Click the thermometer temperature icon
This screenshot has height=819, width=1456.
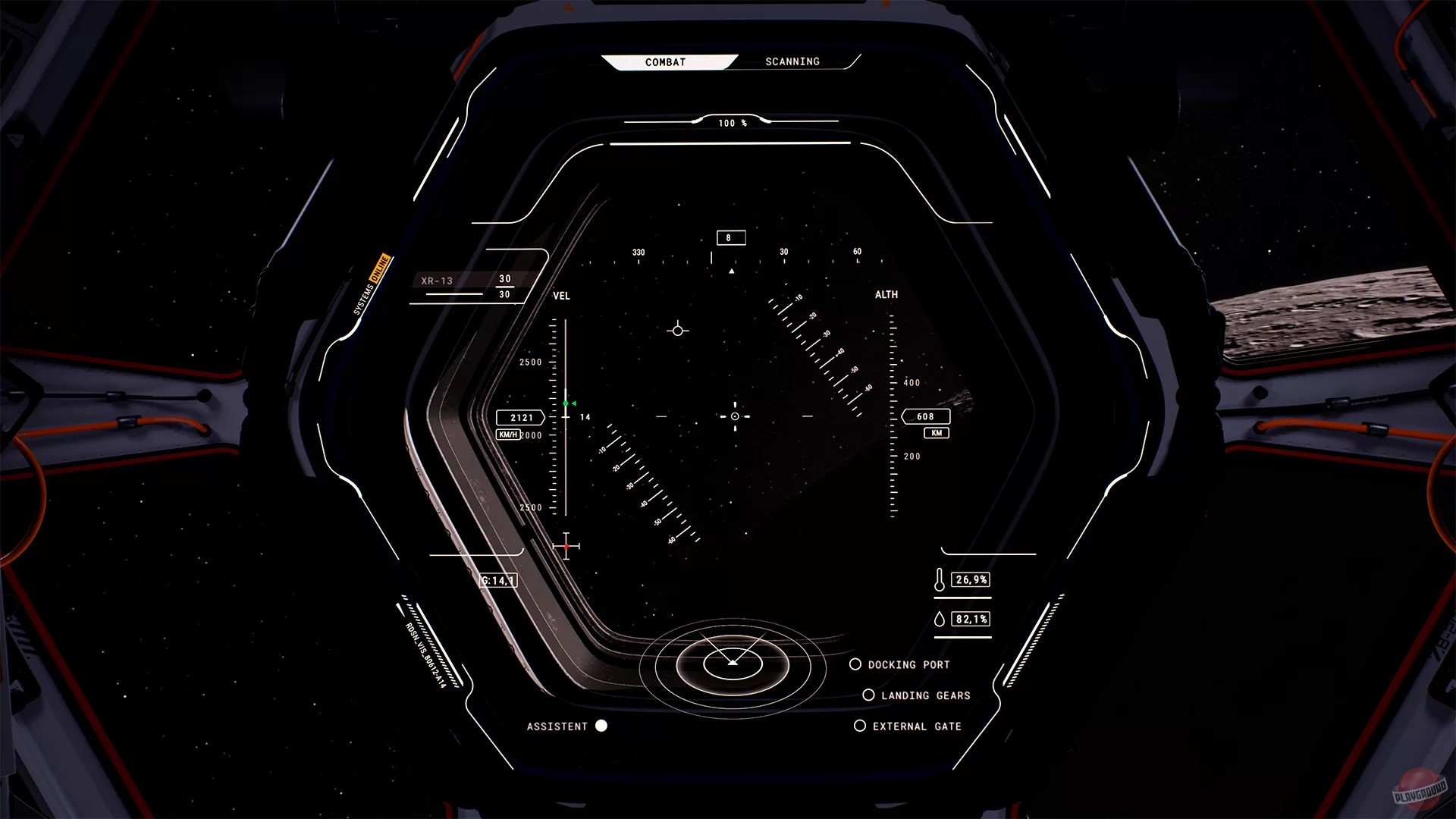[x=940, y=579]
